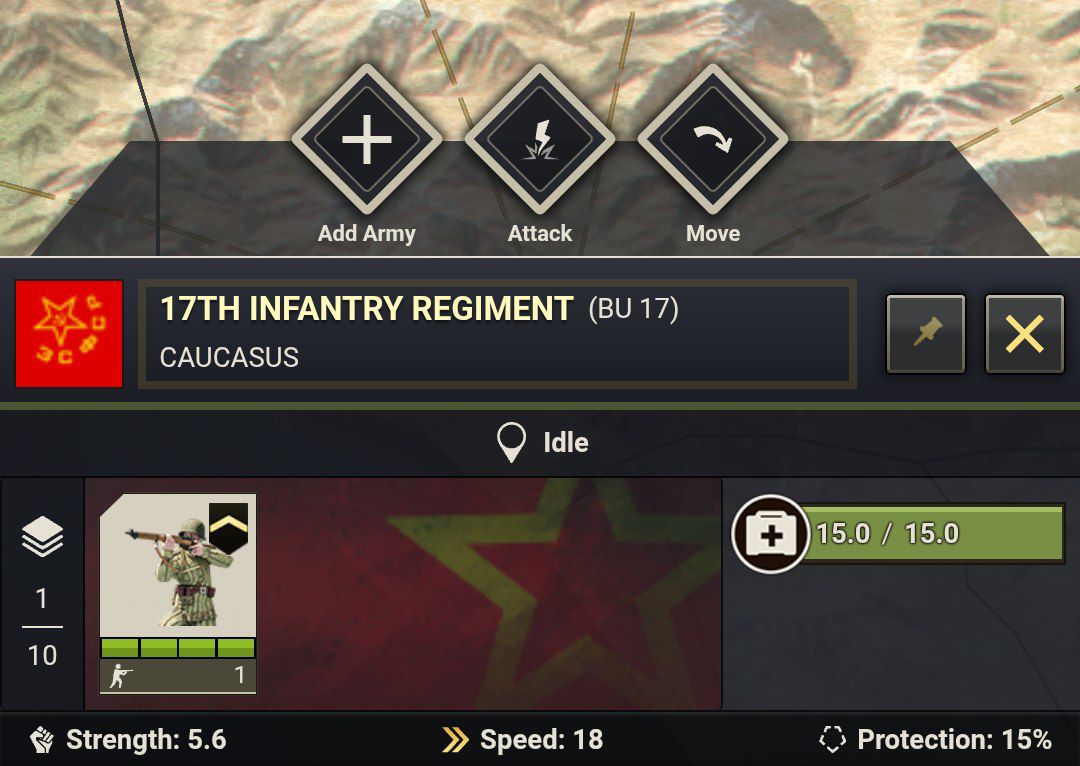Select the infantry unit card
Image resolution: width=1080 pixels, height=766 pixels.
point(178,592)
